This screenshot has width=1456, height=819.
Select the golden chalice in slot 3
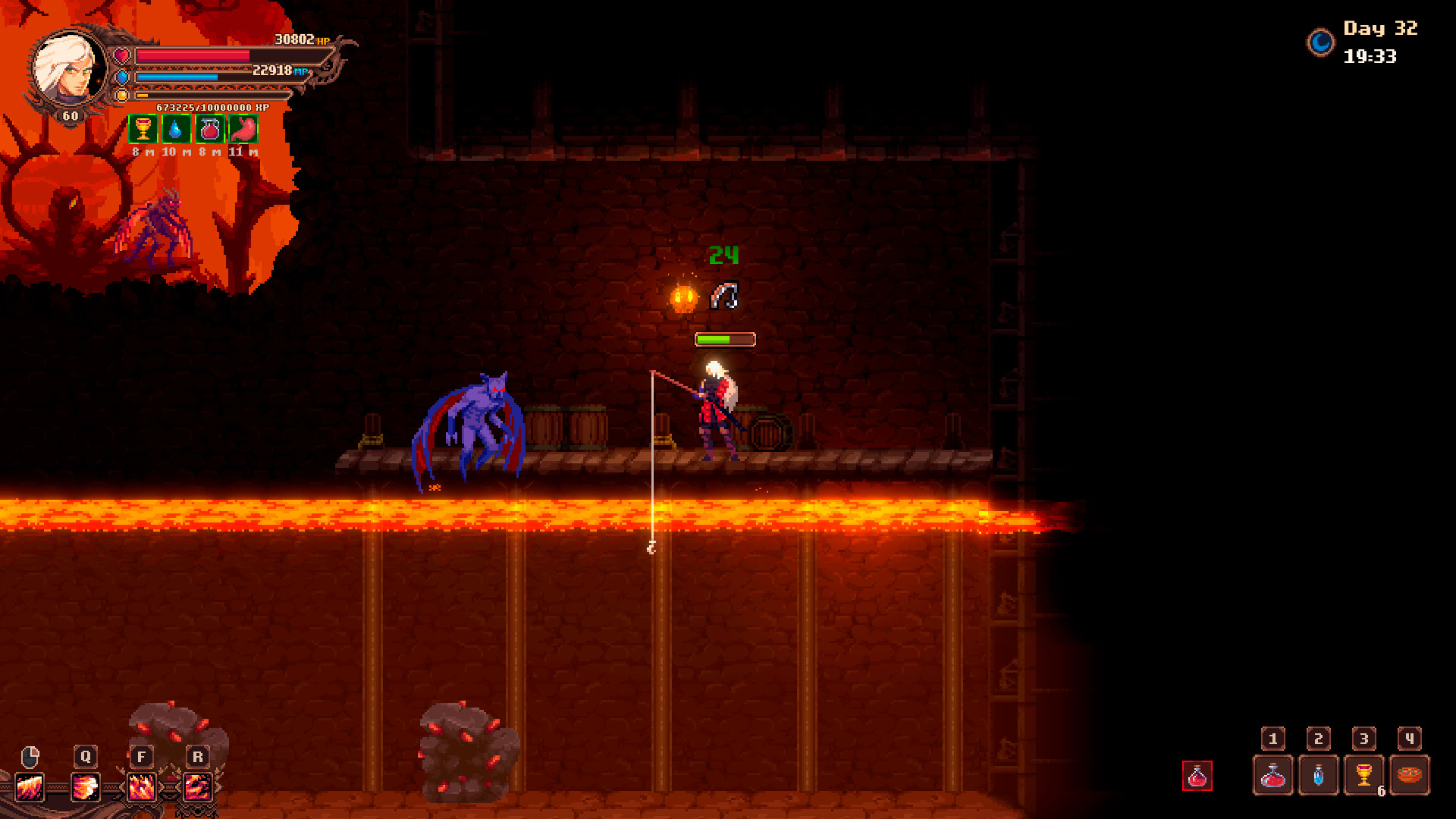(x=1363, y=776)
